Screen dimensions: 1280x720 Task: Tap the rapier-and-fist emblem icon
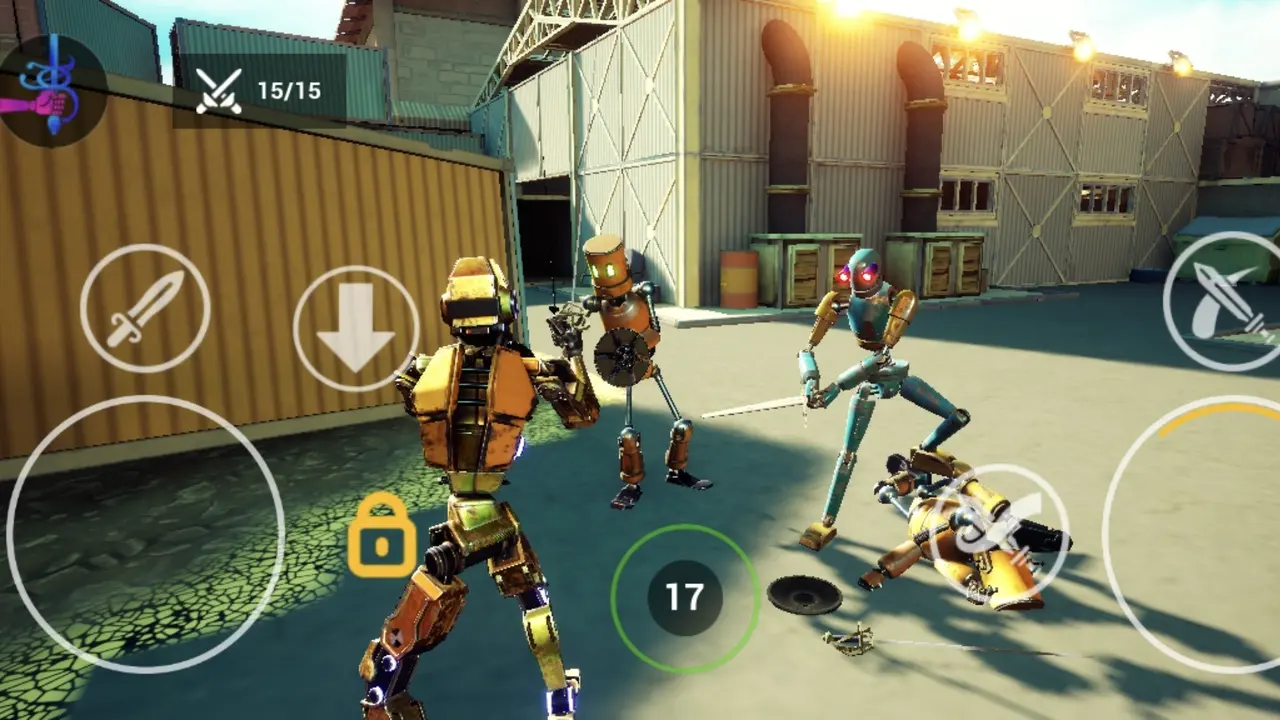pyautogui.click(x=50, y=91)
